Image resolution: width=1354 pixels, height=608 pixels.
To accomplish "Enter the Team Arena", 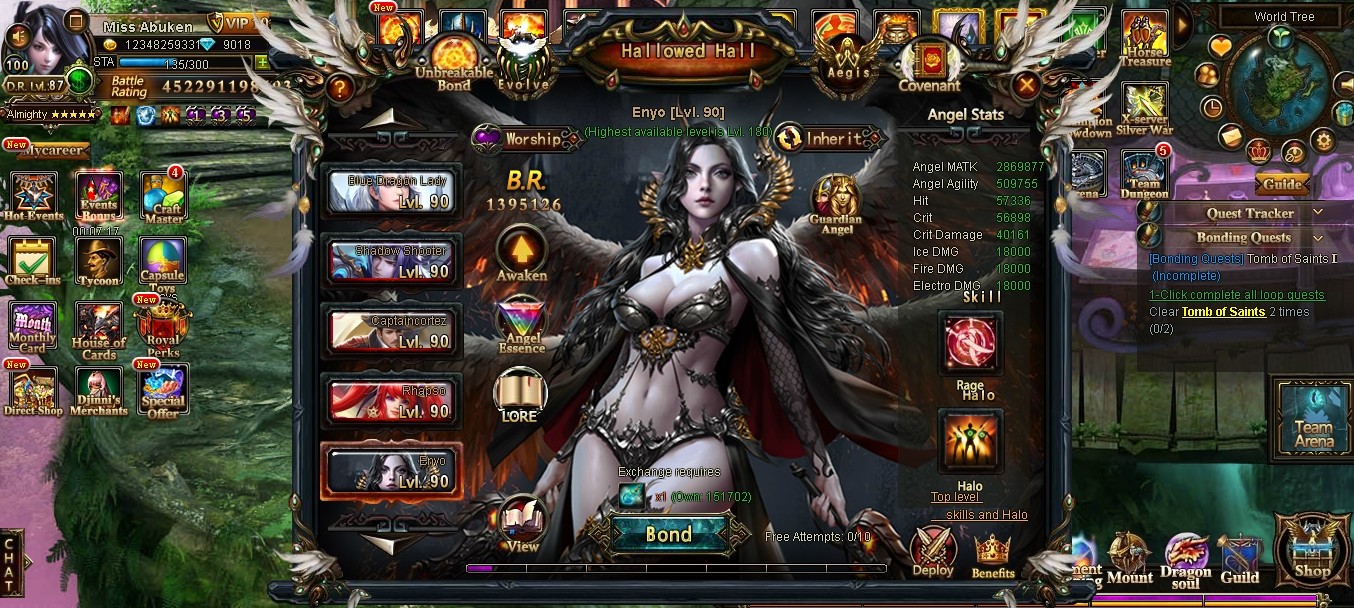I will [x=1313, y=418].
